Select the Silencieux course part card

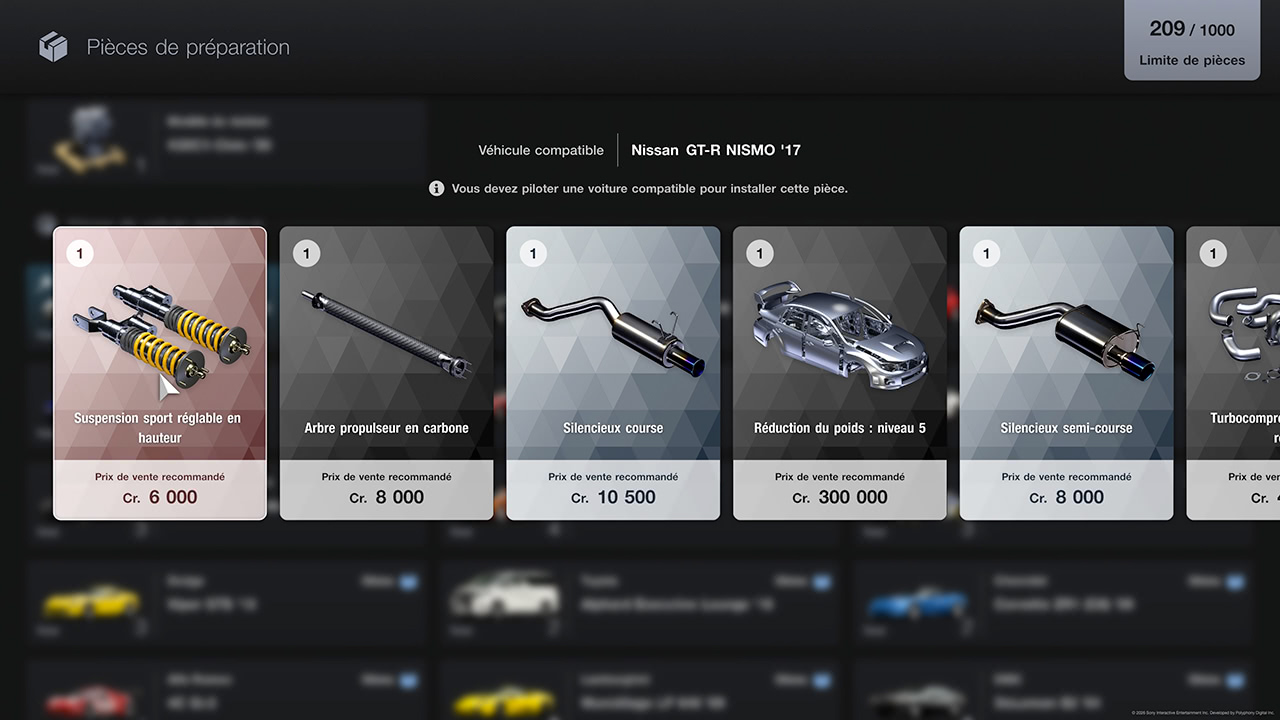(x=613, y=373)
